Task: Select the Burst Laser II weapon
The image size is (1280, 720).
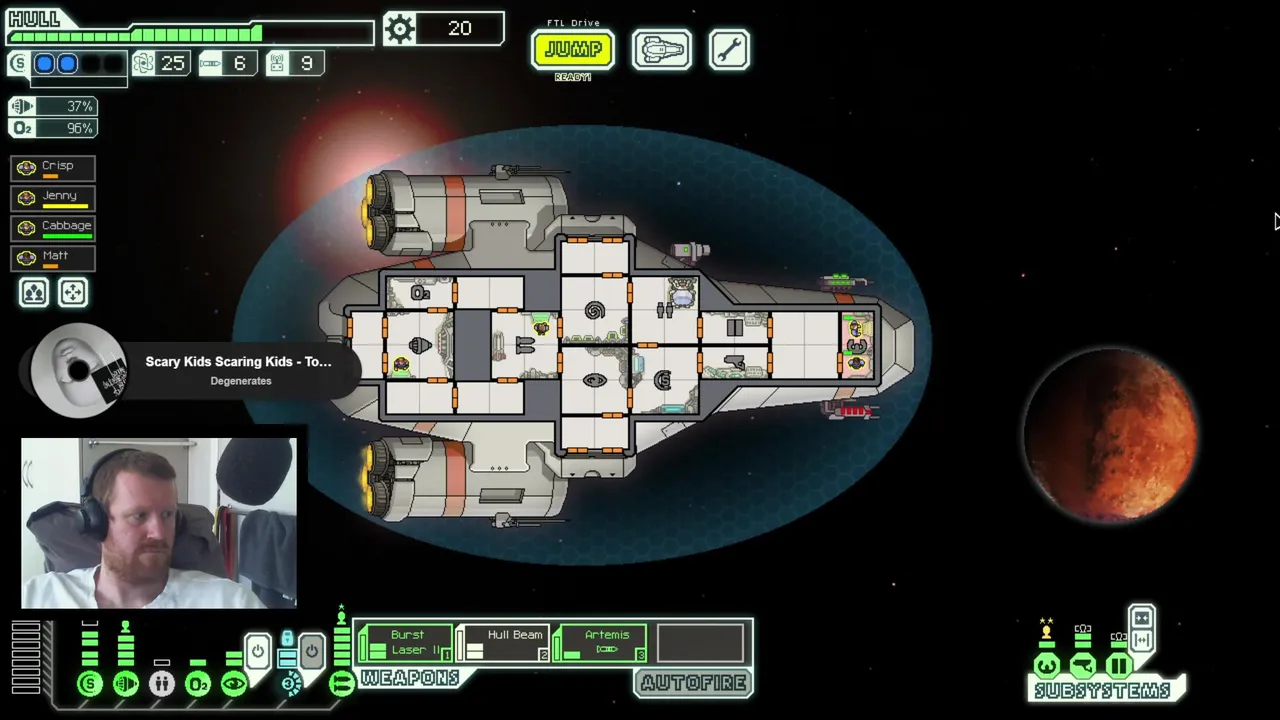Action: coord(406,643)
